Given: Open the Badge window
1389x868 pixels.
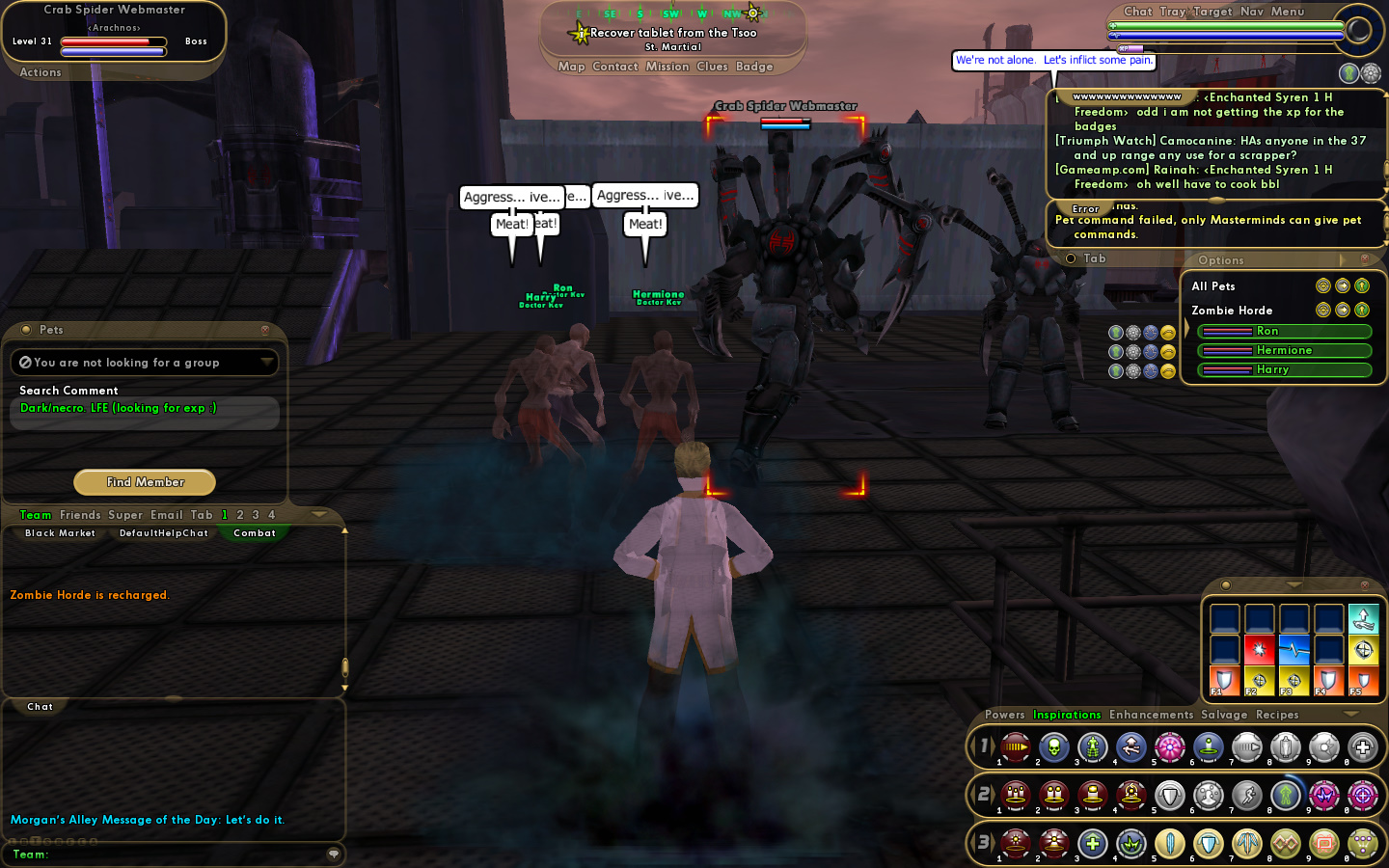Looking at the screenshot, I should pos(754,67).
